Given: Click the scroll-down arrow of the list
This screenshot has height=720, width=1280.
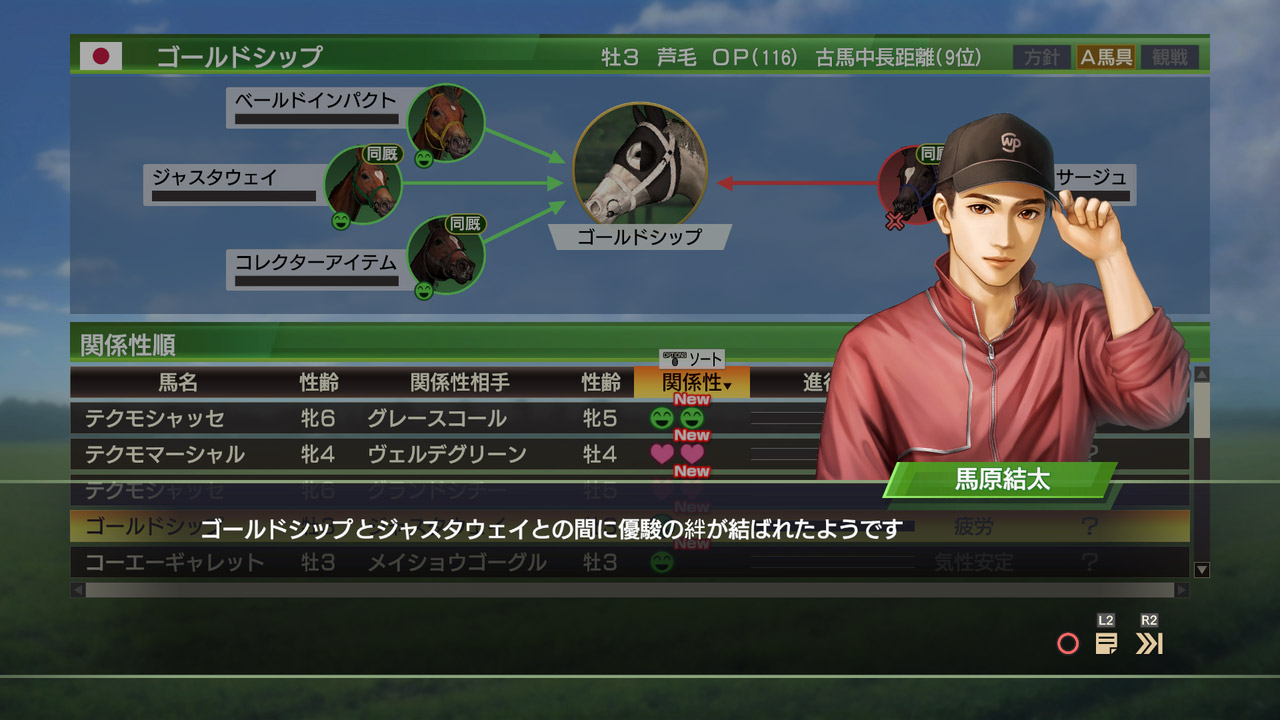Looking at the screenshot, I should (x=1202, y=570).
